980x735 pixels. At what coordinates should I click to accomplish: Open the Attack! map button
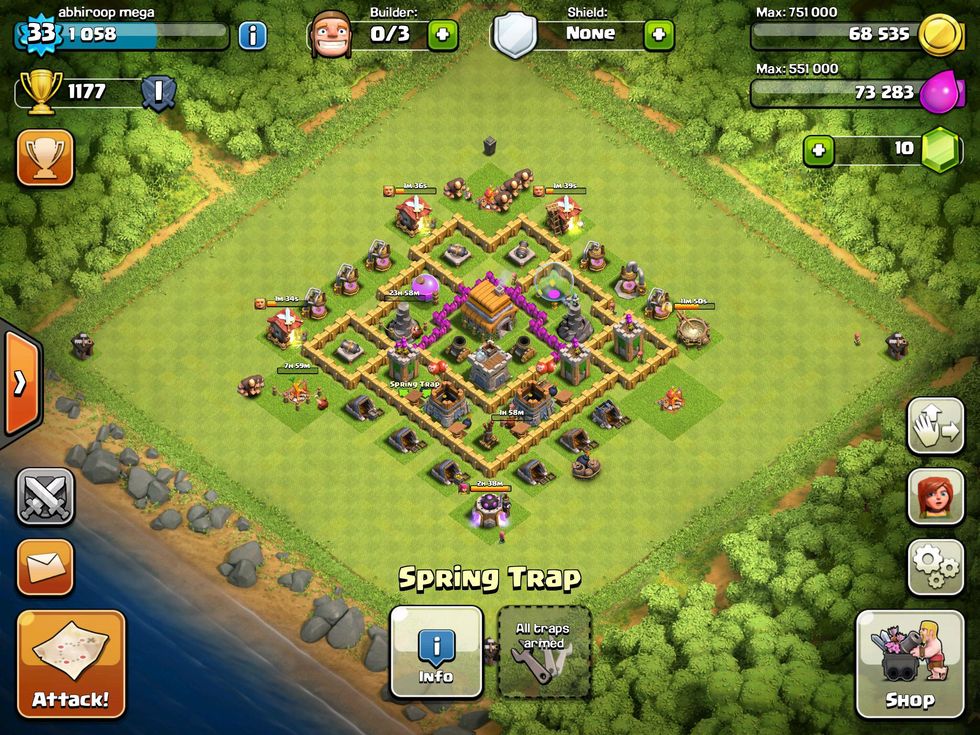coord(71,664)
